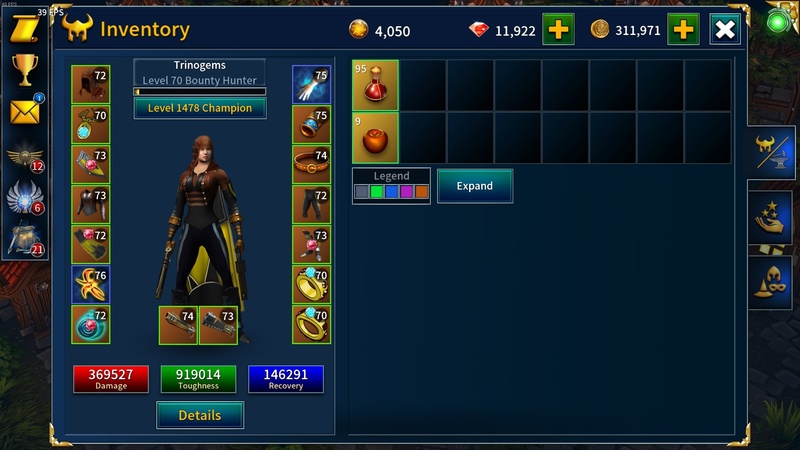The image size is (800, 450).
Task: Add more red gems
Action: [x=558, y=30]
